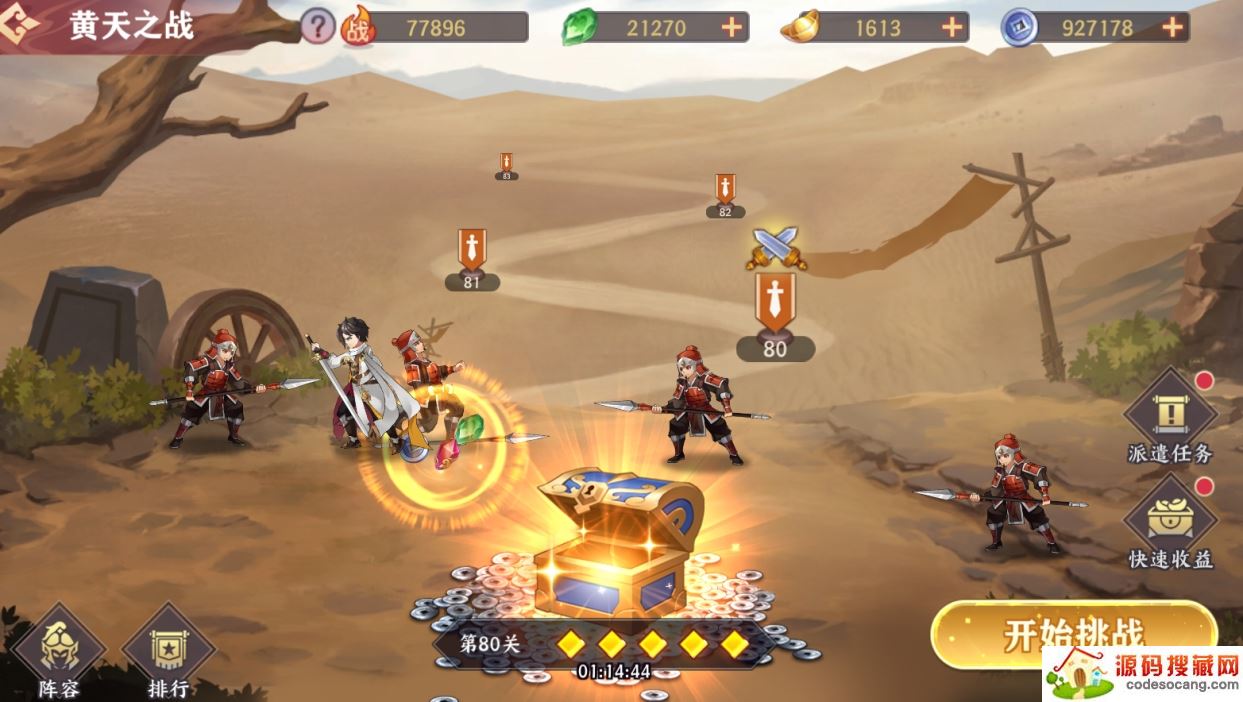The width and height of the screenshot is (1243, 702).
Task: Add more blue coin currency
Action: click(1173, 28)
